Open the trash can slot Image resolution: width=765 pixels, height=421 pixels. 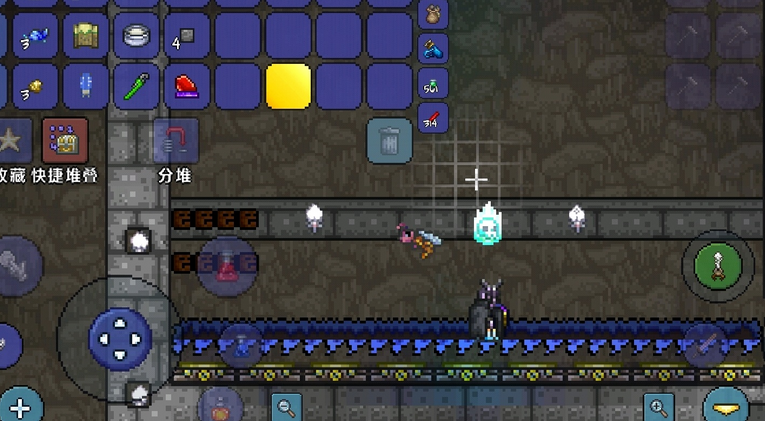tap(389, 141)
